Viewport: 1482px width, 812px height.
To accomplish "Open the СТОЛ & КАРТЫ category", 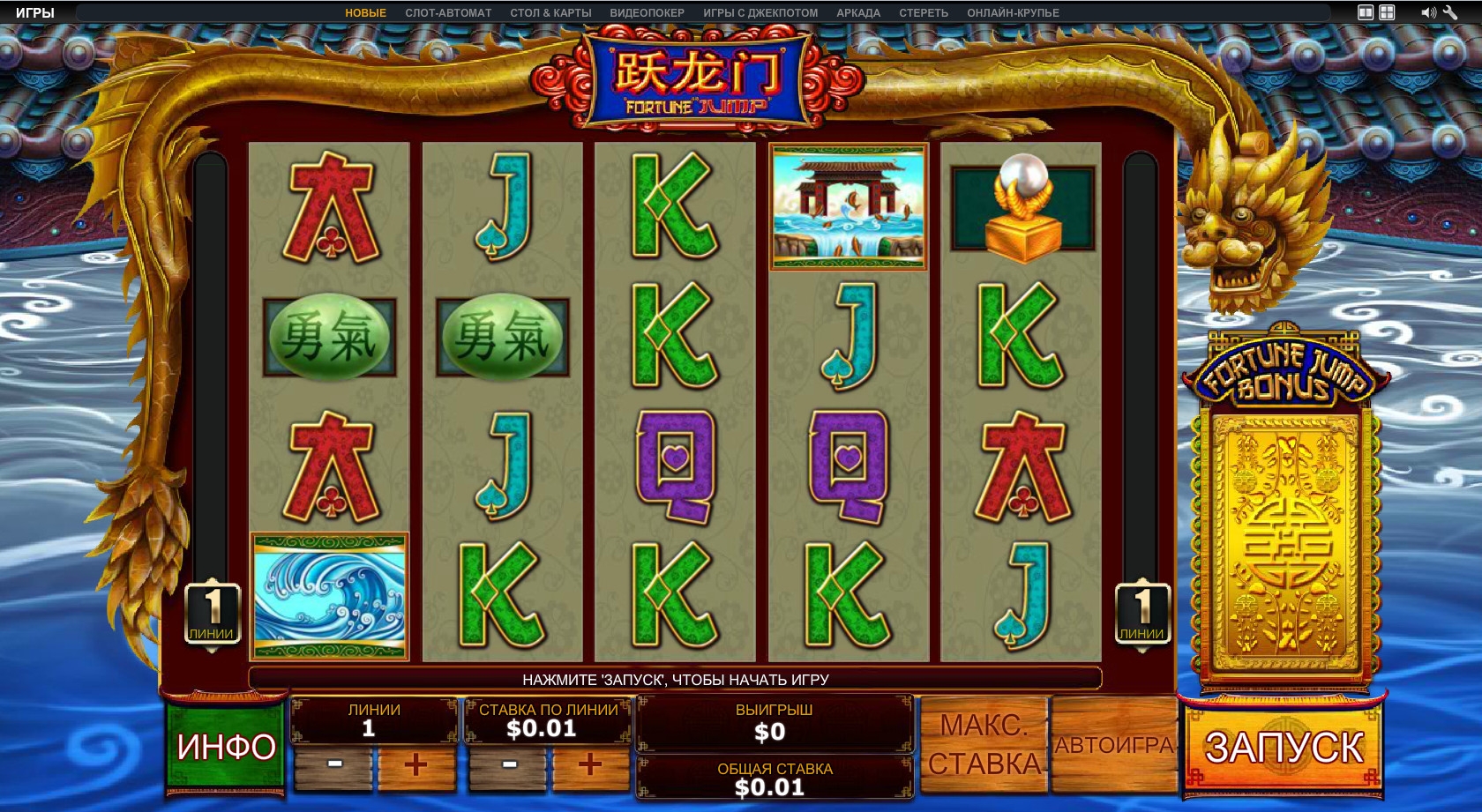I will [x=550, y=13].
